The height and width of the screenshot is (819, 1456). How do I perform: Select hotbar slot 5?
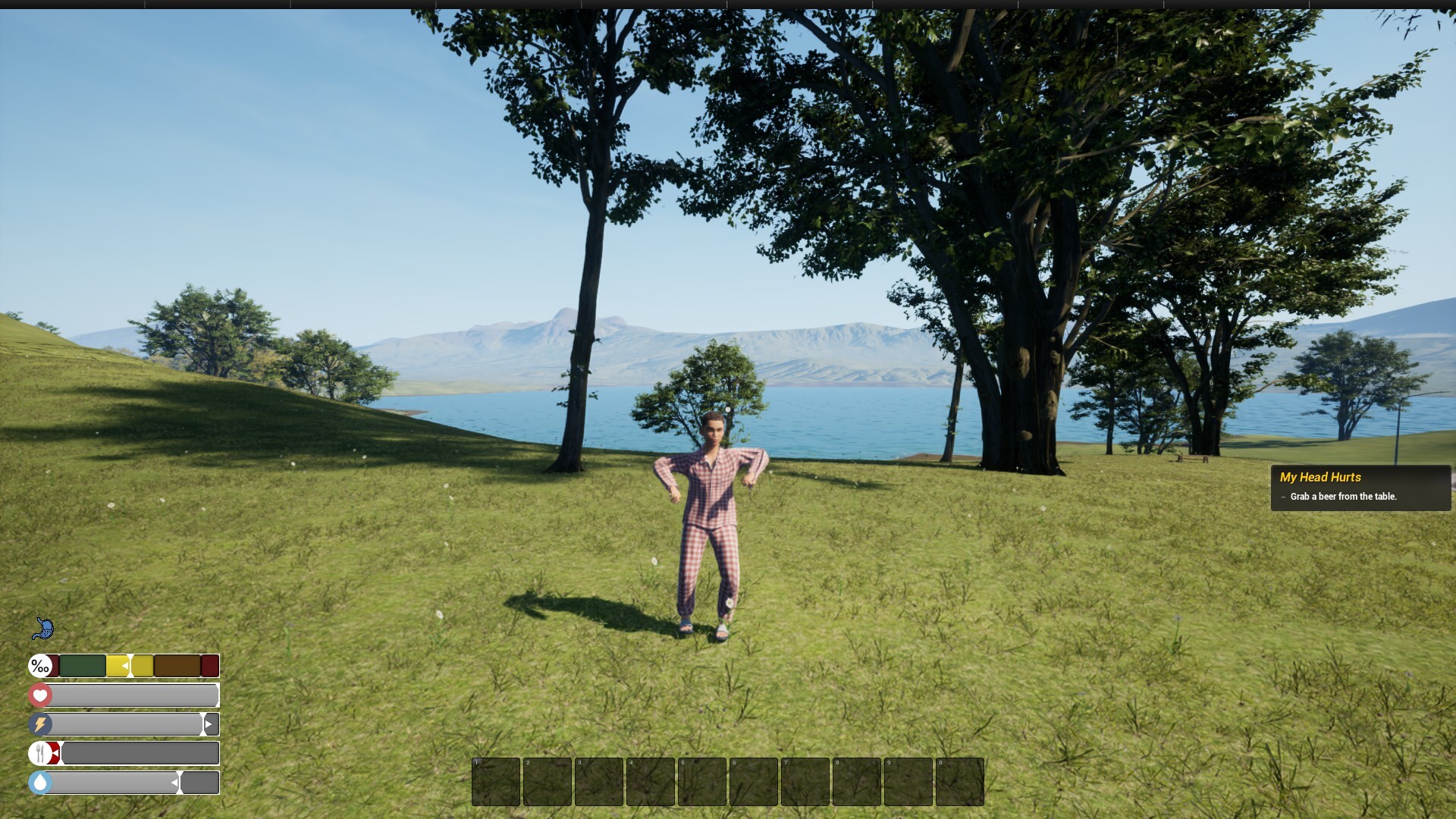(704, 782)
